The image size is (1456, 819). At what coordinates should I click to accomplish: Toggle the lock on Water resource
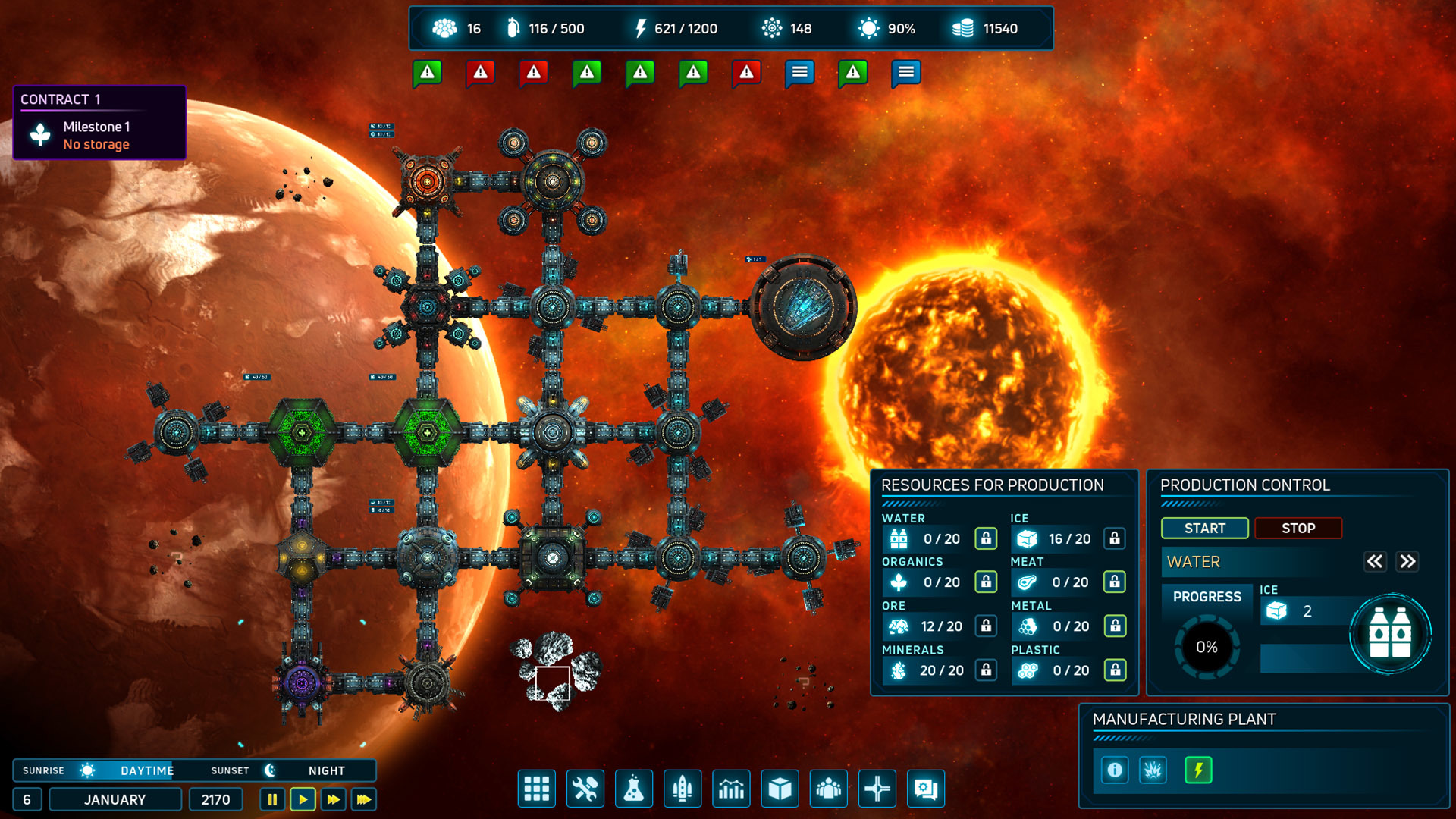click(986, 538)
